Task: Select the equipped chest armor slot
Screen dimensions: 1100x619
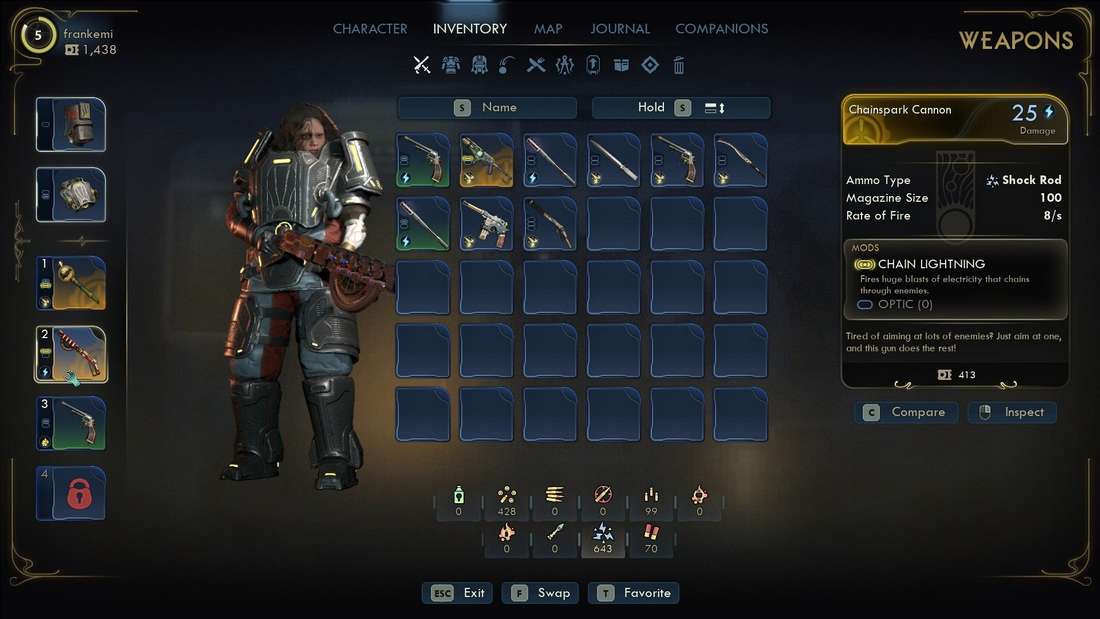Action: 71,194
